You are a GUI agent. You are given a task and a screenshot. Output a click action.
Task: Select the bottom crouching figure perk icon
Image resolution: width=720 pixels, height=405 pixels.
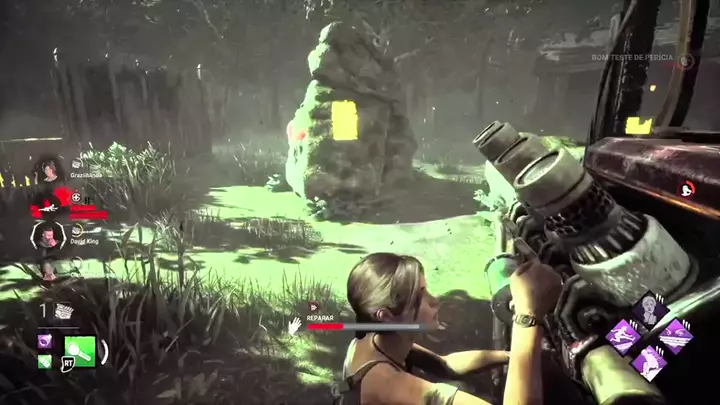click(649, 362)
